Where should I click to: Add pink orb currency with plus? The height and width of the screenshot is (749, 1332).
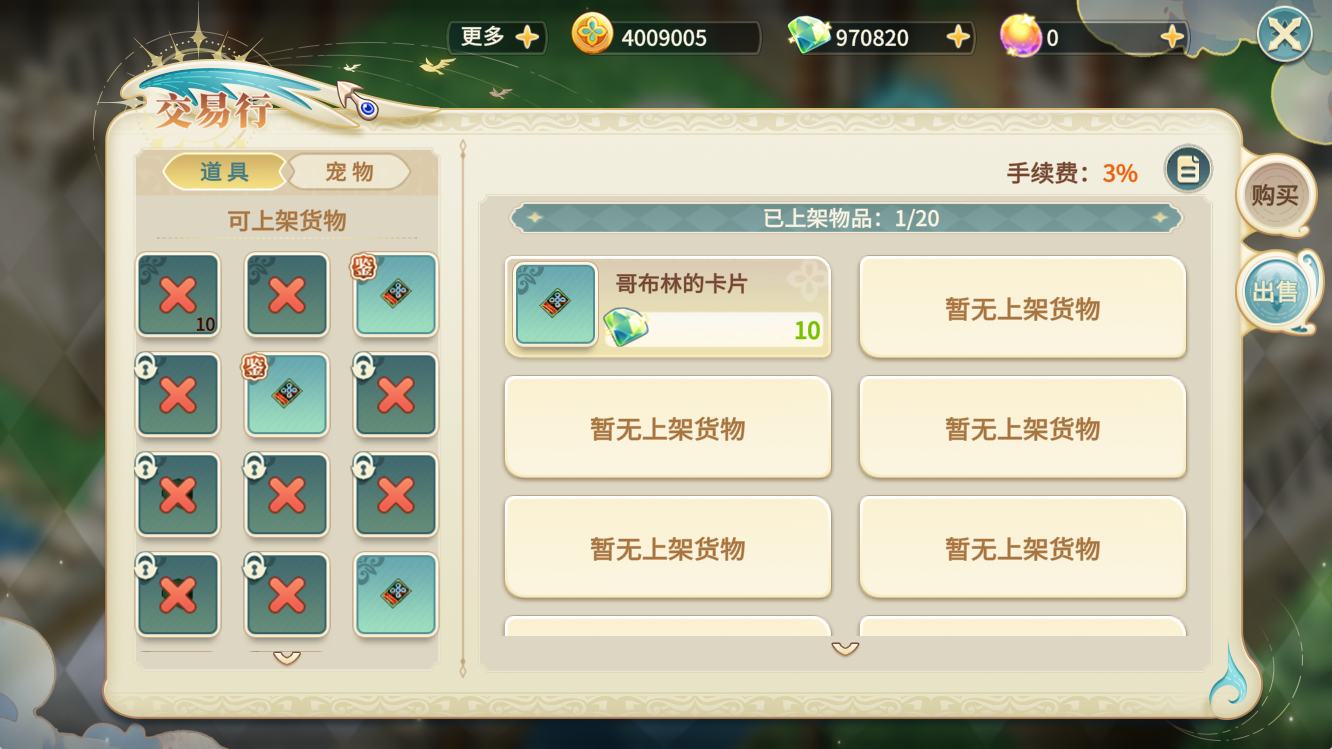click(x=1172, y=38)
